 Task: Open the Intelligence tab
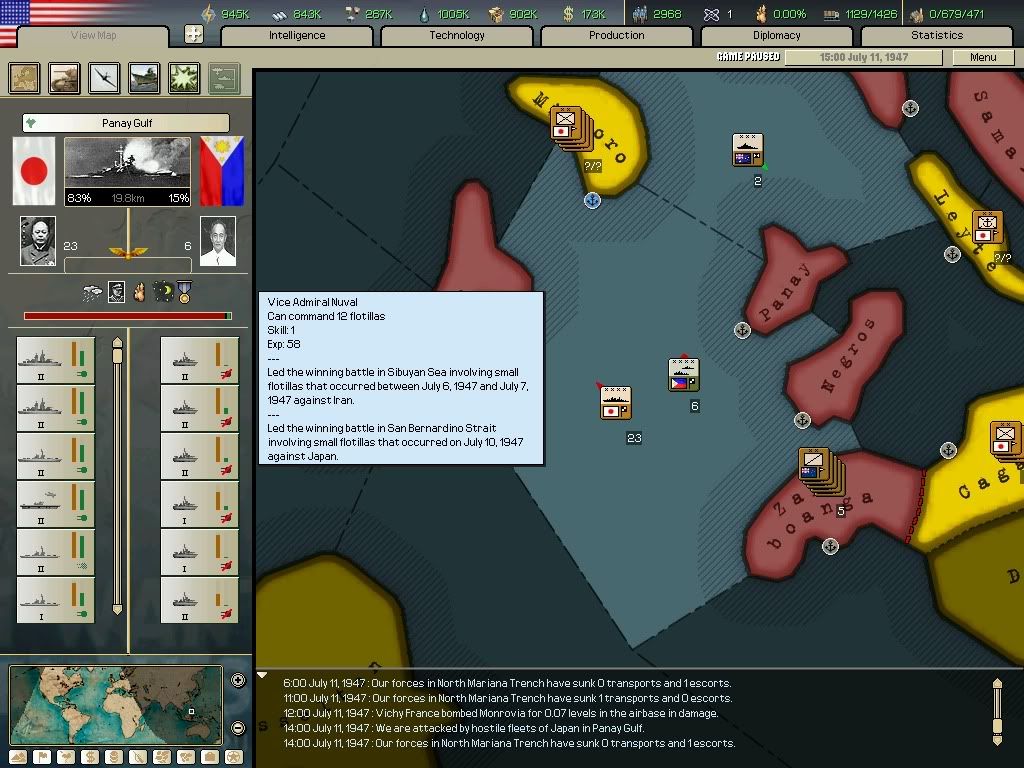(x=297, y=36)
